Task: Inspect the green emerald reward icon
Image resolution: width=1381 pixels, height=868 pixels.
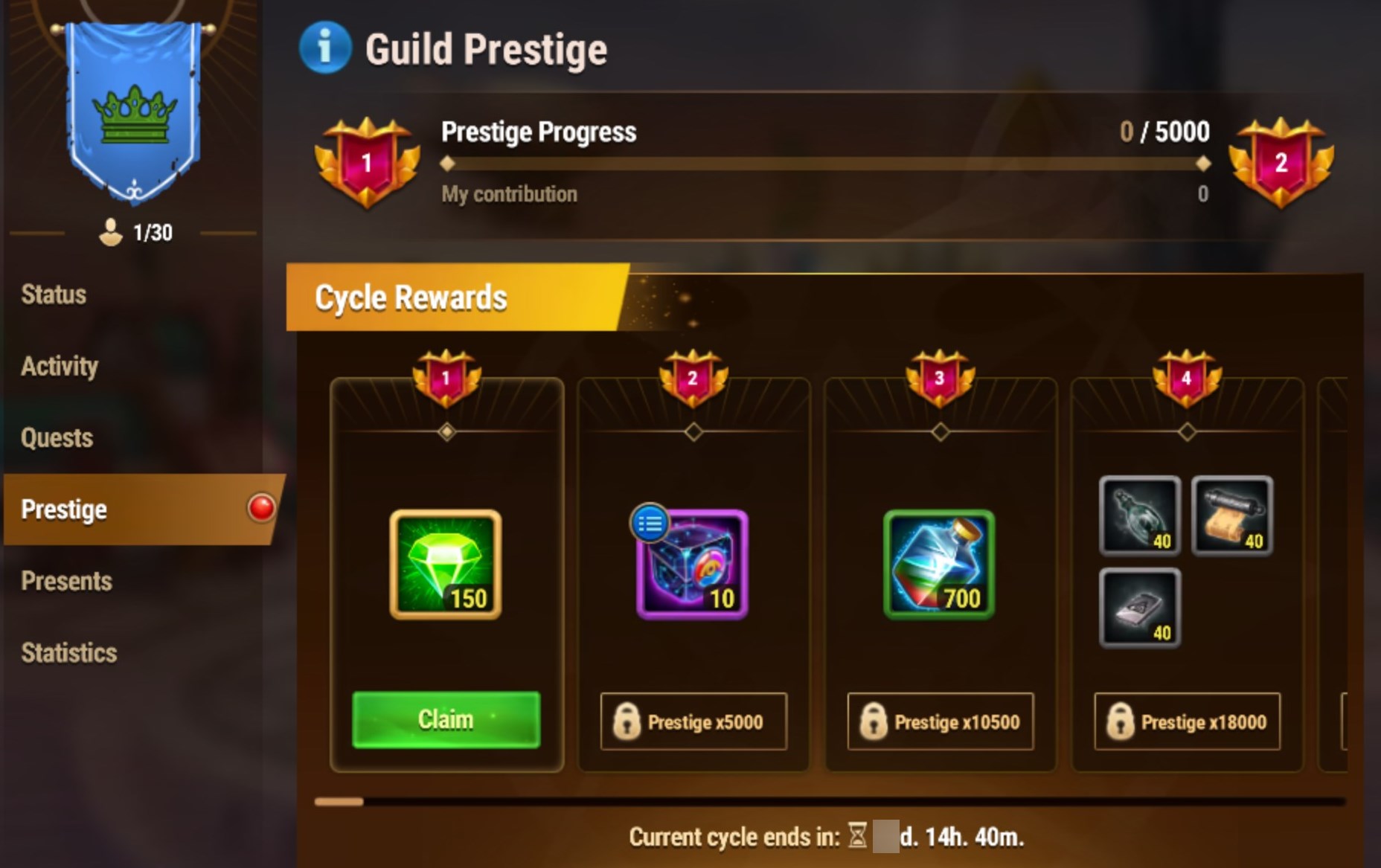Action: point(446,565)
